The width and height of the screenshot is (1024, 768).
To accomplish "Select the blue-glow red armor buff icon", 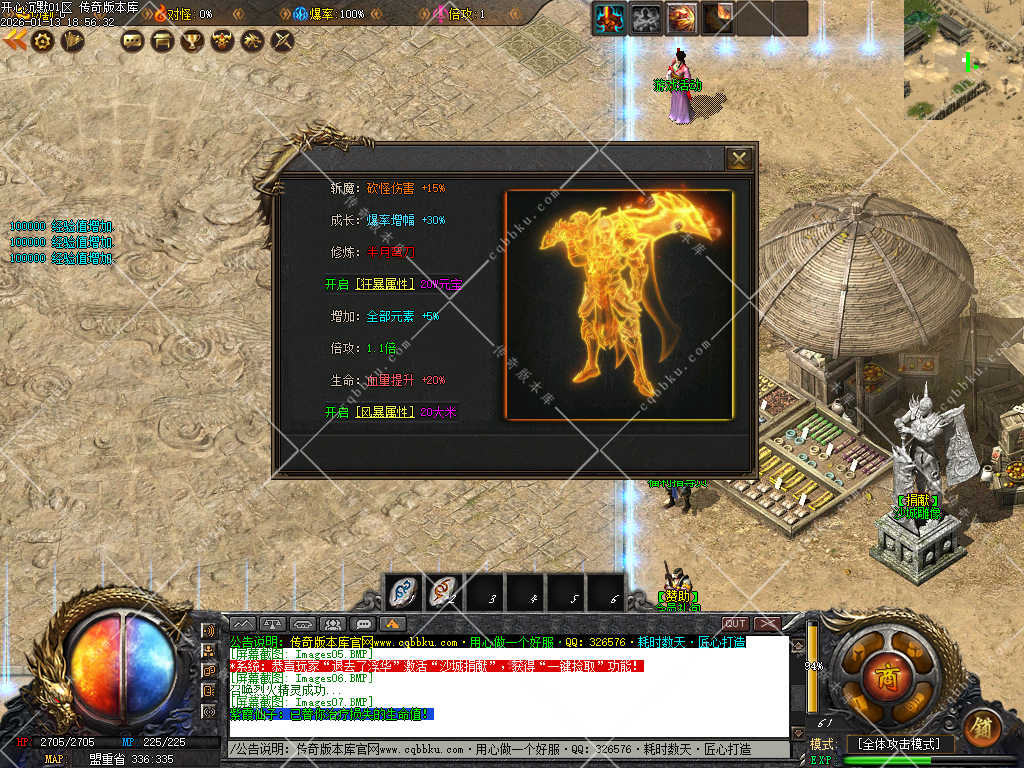I will [x=609, y=18].
